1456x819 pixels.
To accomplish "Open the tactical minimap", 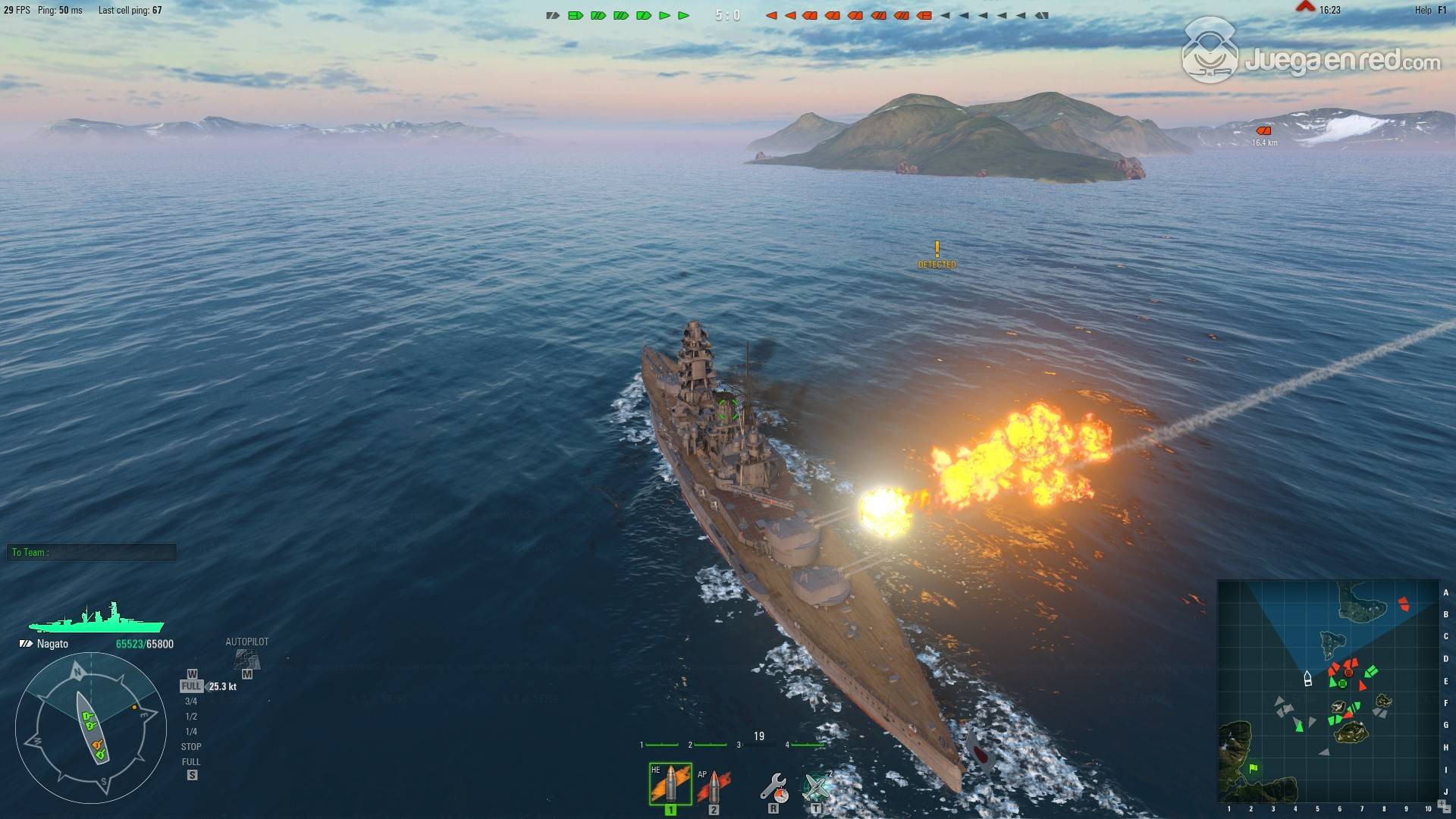I will click(x=1328, y=691).
